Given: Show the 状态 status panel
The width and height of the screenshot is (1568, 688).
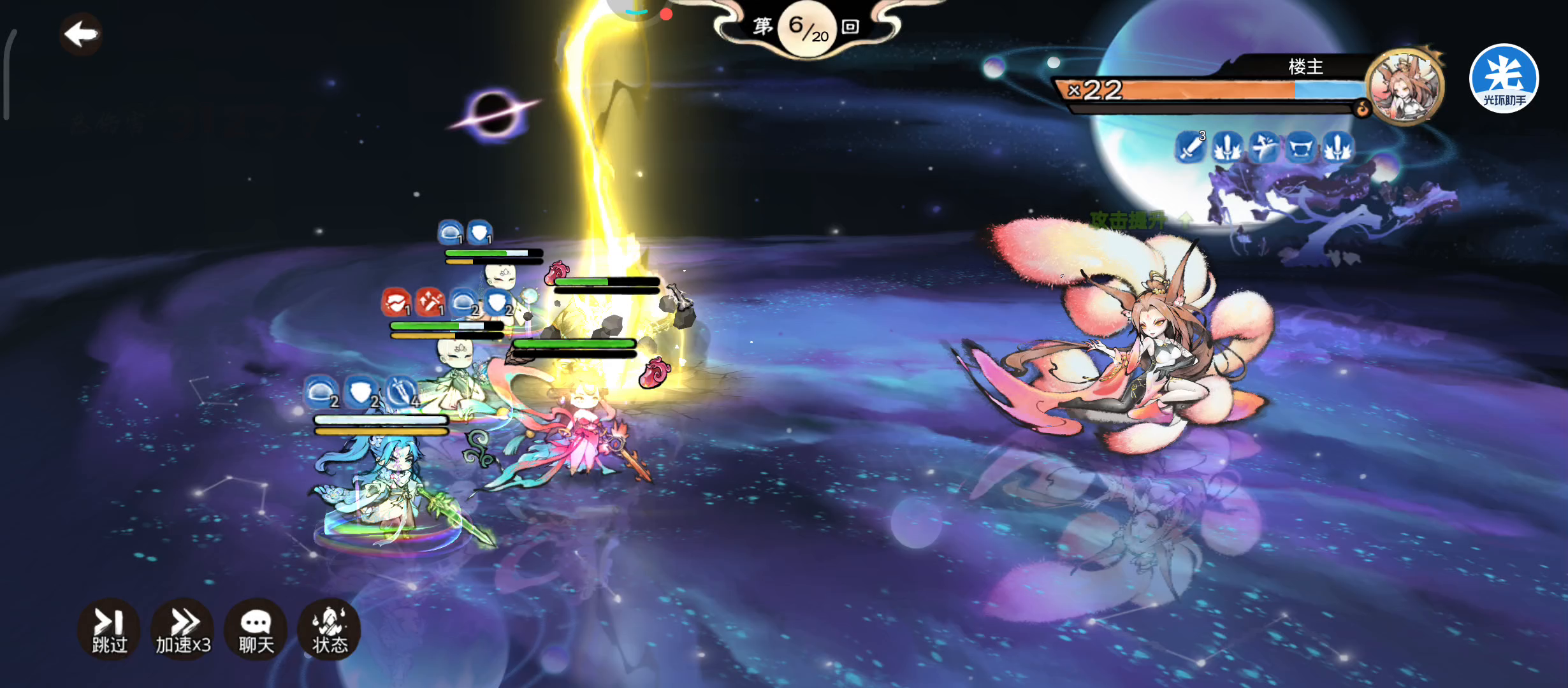Looking at the screenshot, I should pyautogui.click(x=330, y=629).
